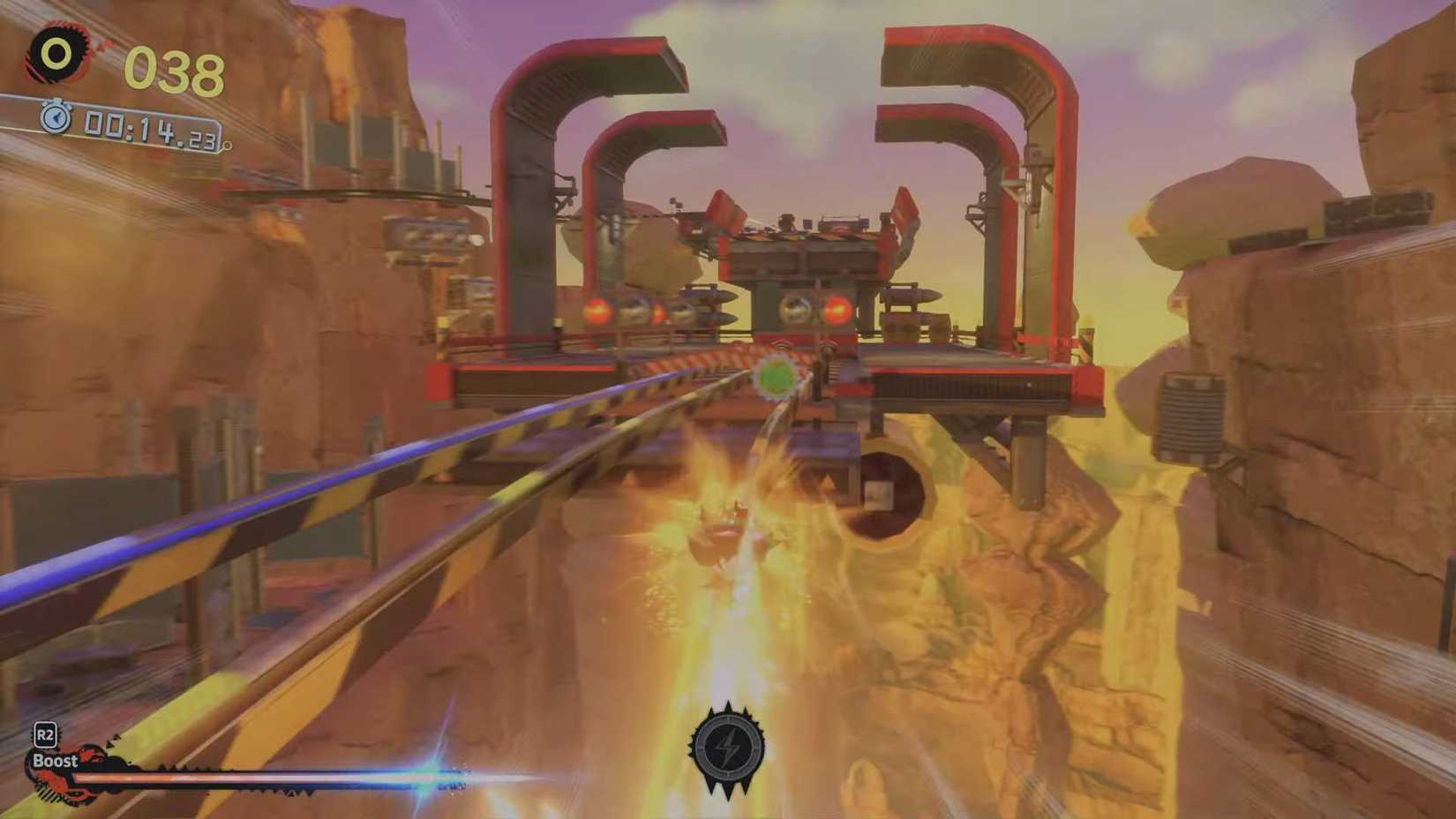Image resolution: width=1456 pixels, height=819 pixels.
Task: Select the Boost label in the lower left
Action: pyautogui.click(x=55, y=760)
